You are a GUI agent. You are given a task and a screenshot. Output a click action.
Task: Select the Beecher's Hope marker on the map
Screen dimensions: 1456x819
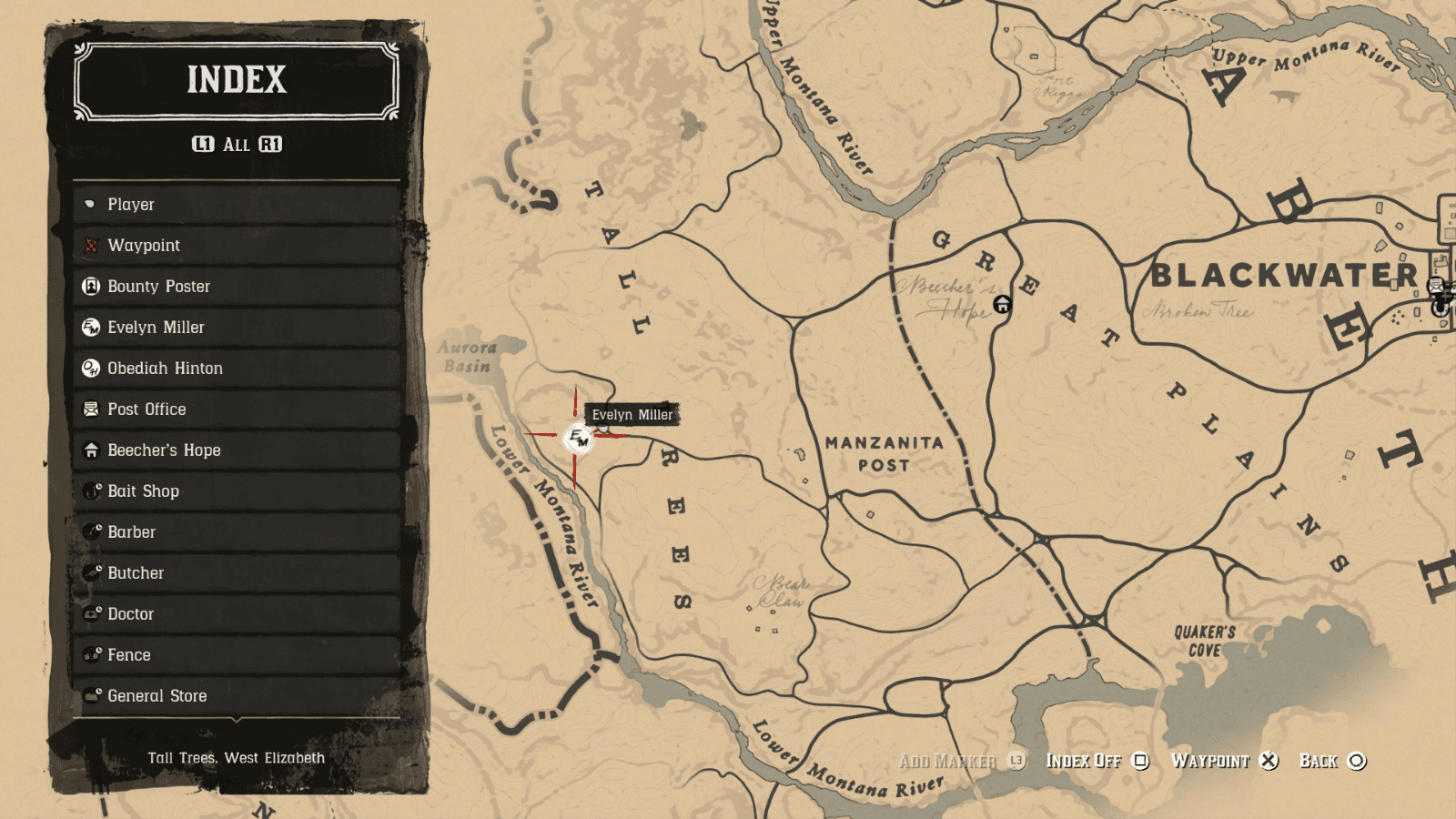tap(1002, 302)
